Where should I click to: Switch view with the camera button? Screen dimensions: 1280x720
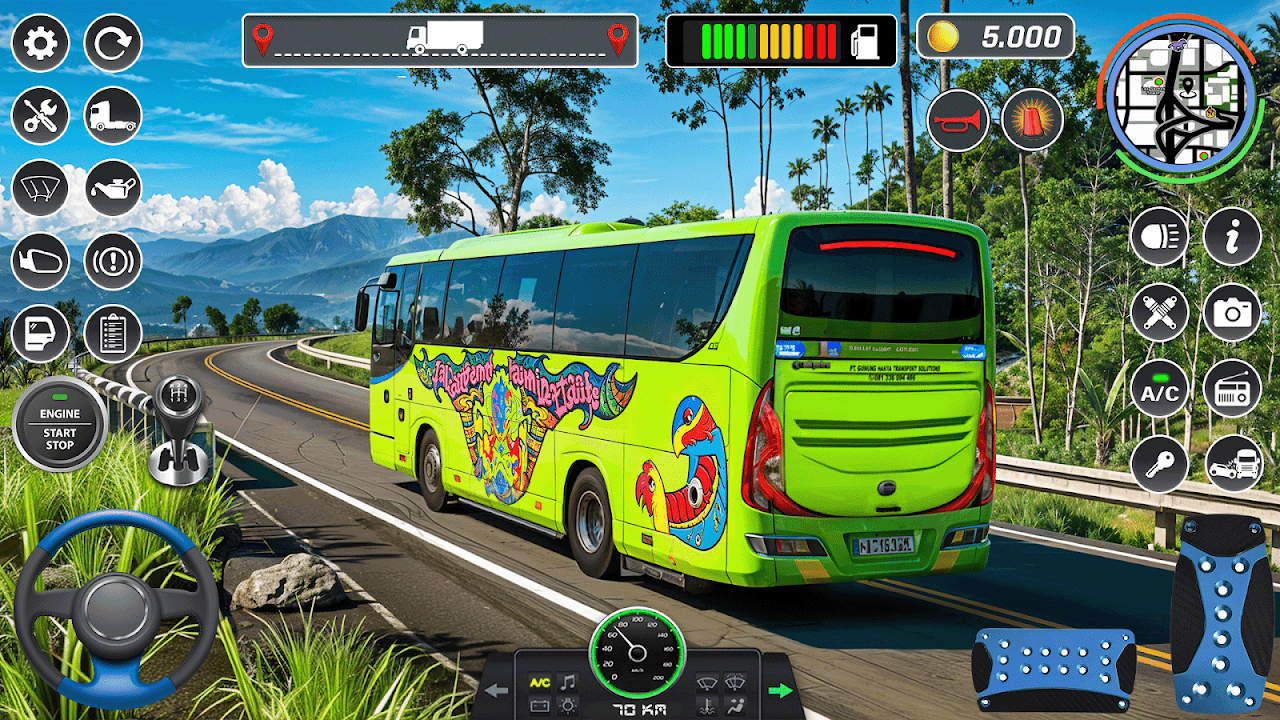pos(1232,312)
